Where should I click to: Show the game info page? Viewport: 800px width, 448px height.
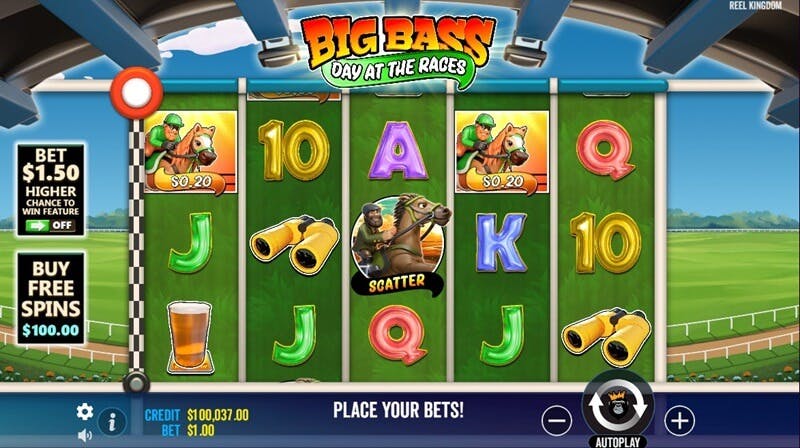pyautogui.click(x=112, y=421)
